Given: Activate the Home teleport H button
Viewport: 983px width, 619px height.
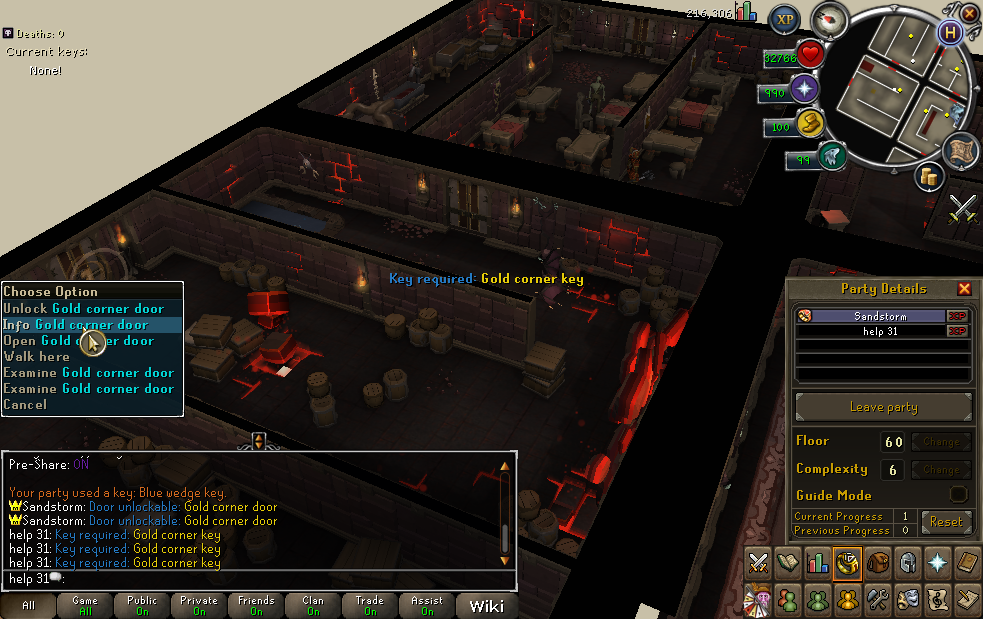Looking at the screenshot, I should (948, 31).
